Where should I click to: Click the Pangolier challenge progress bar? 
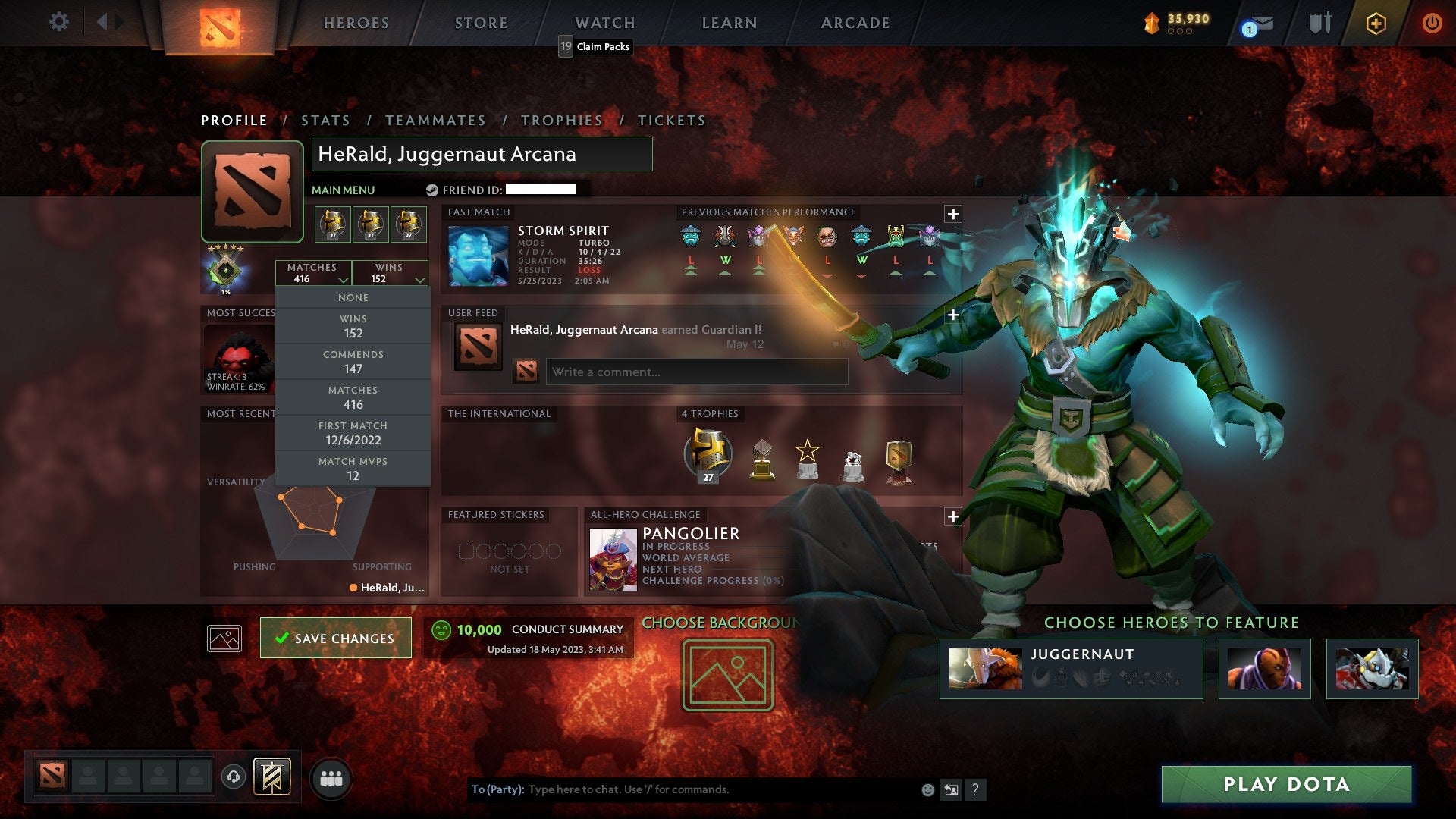(713, 581)
